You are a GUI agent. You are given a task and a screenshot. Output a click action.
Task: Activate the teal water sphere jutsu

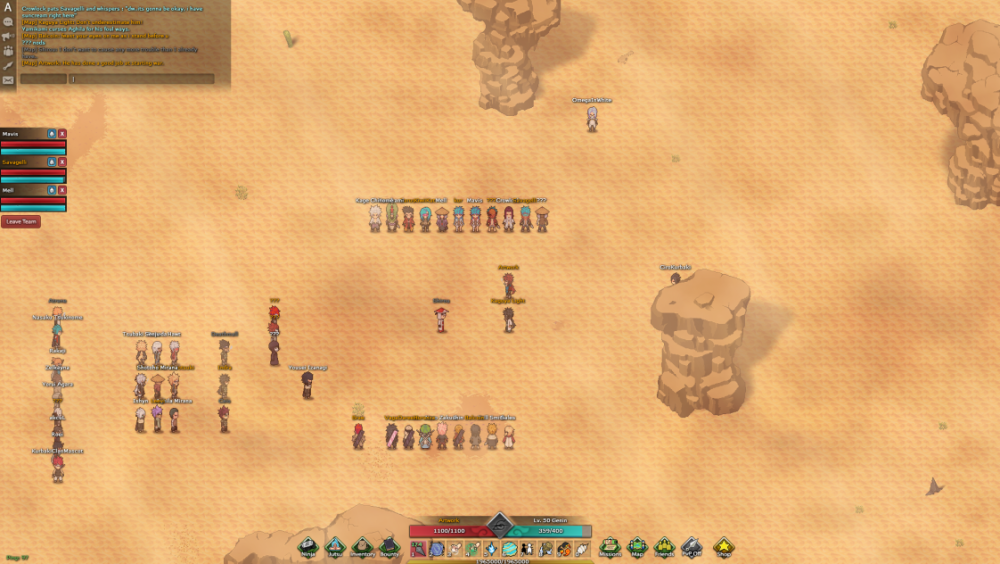pos(509,549)
